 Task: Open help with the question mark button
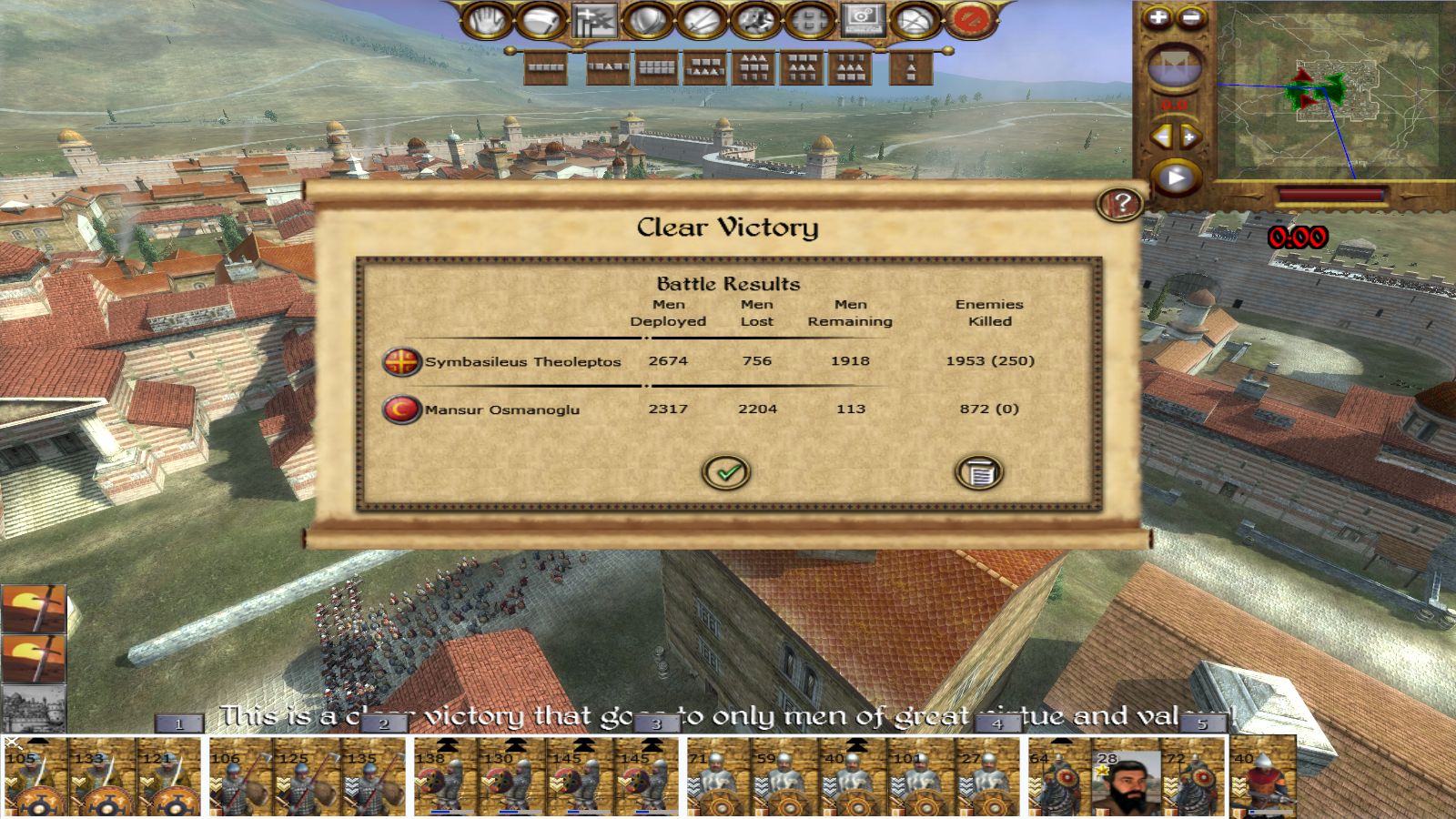(x=1121, y=204)
